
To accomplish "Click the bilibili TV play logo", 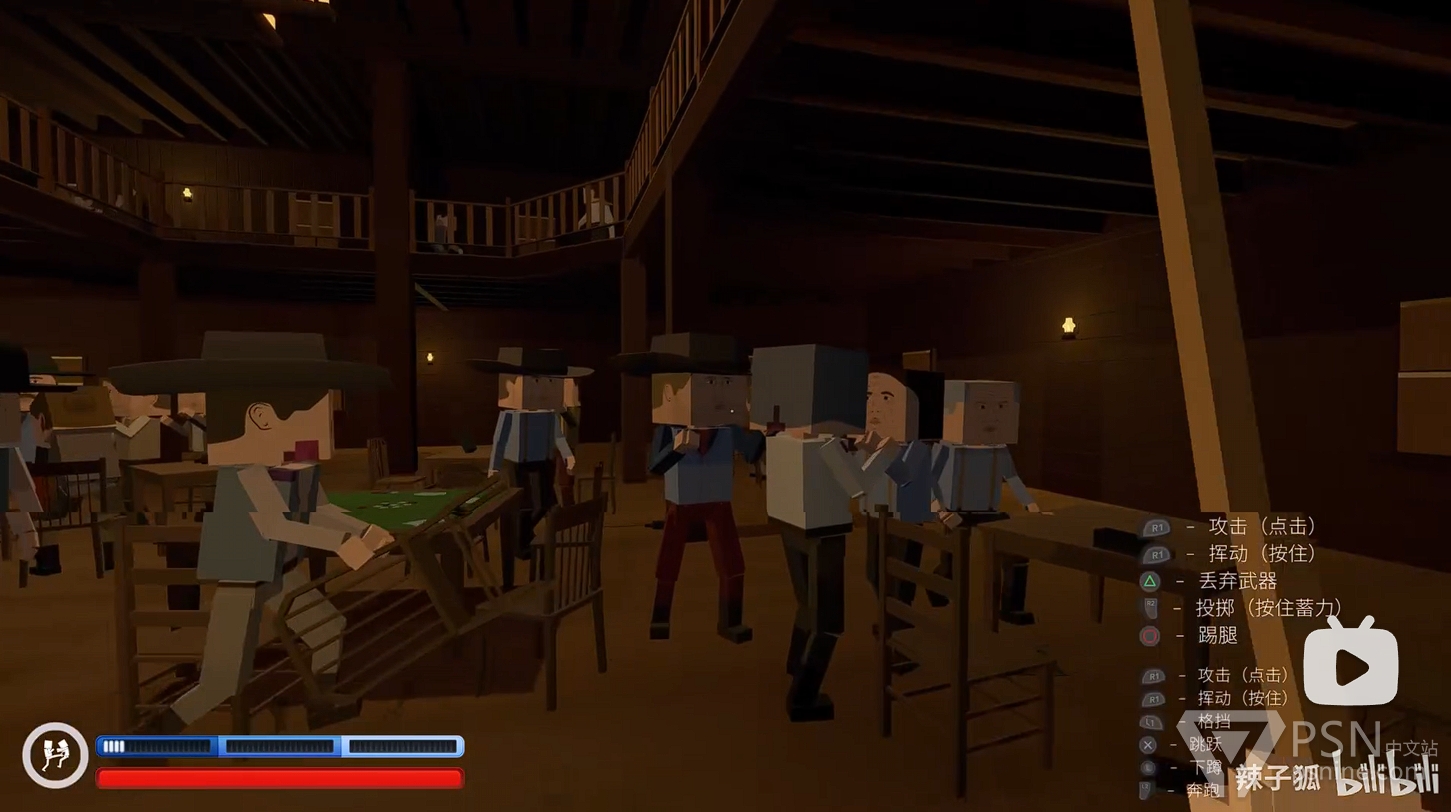I will coord(1351,663).
